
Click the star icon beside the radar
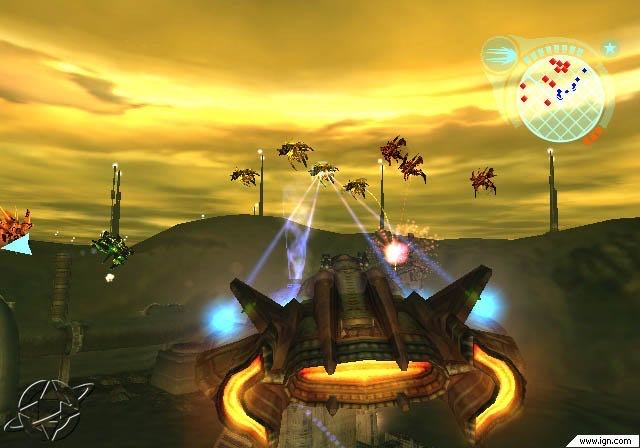pyautogui.click(x=609, y=47)
